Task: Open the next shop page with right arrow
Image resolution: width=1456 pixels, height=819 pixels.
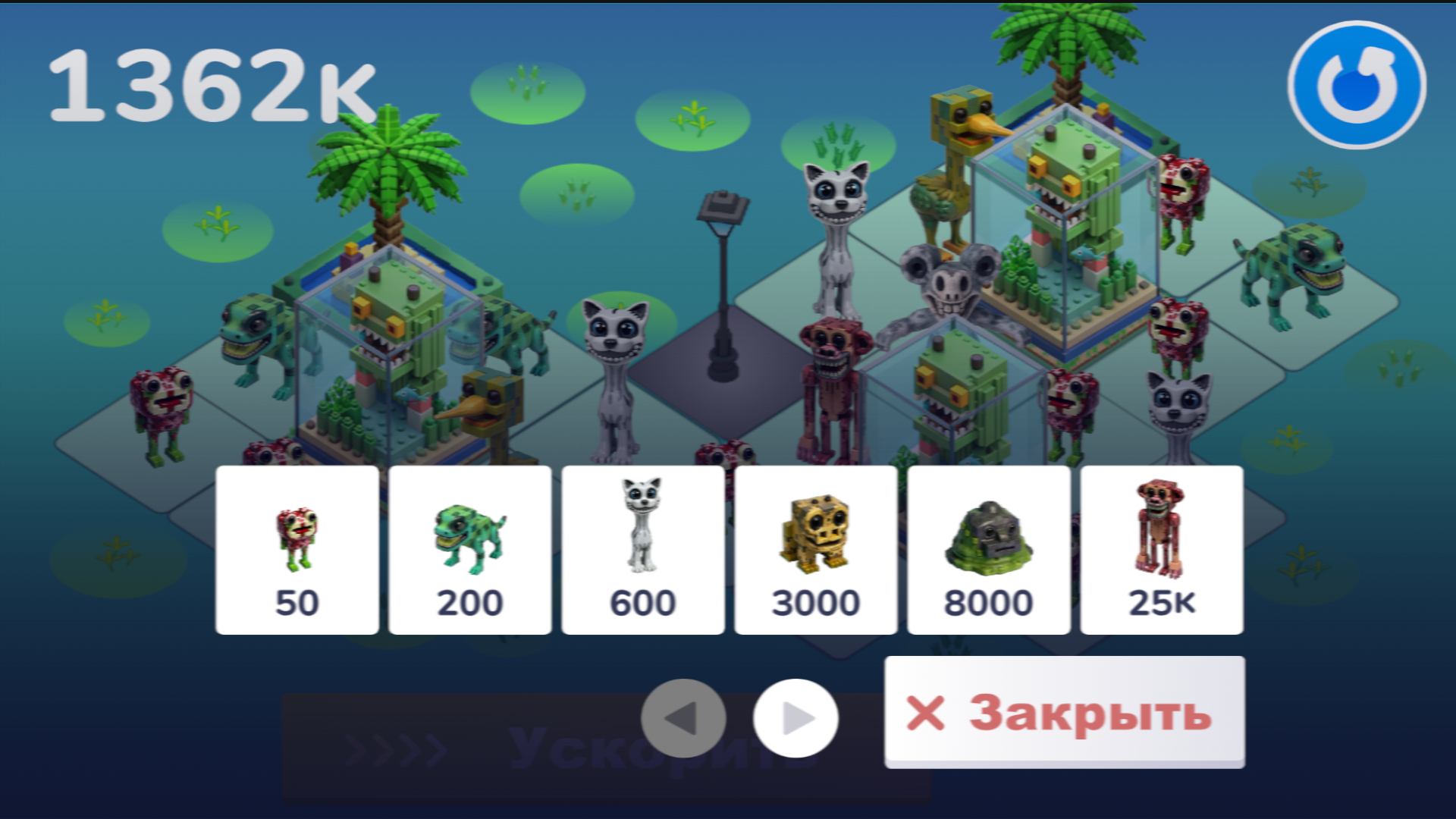Action: point(793,716)
